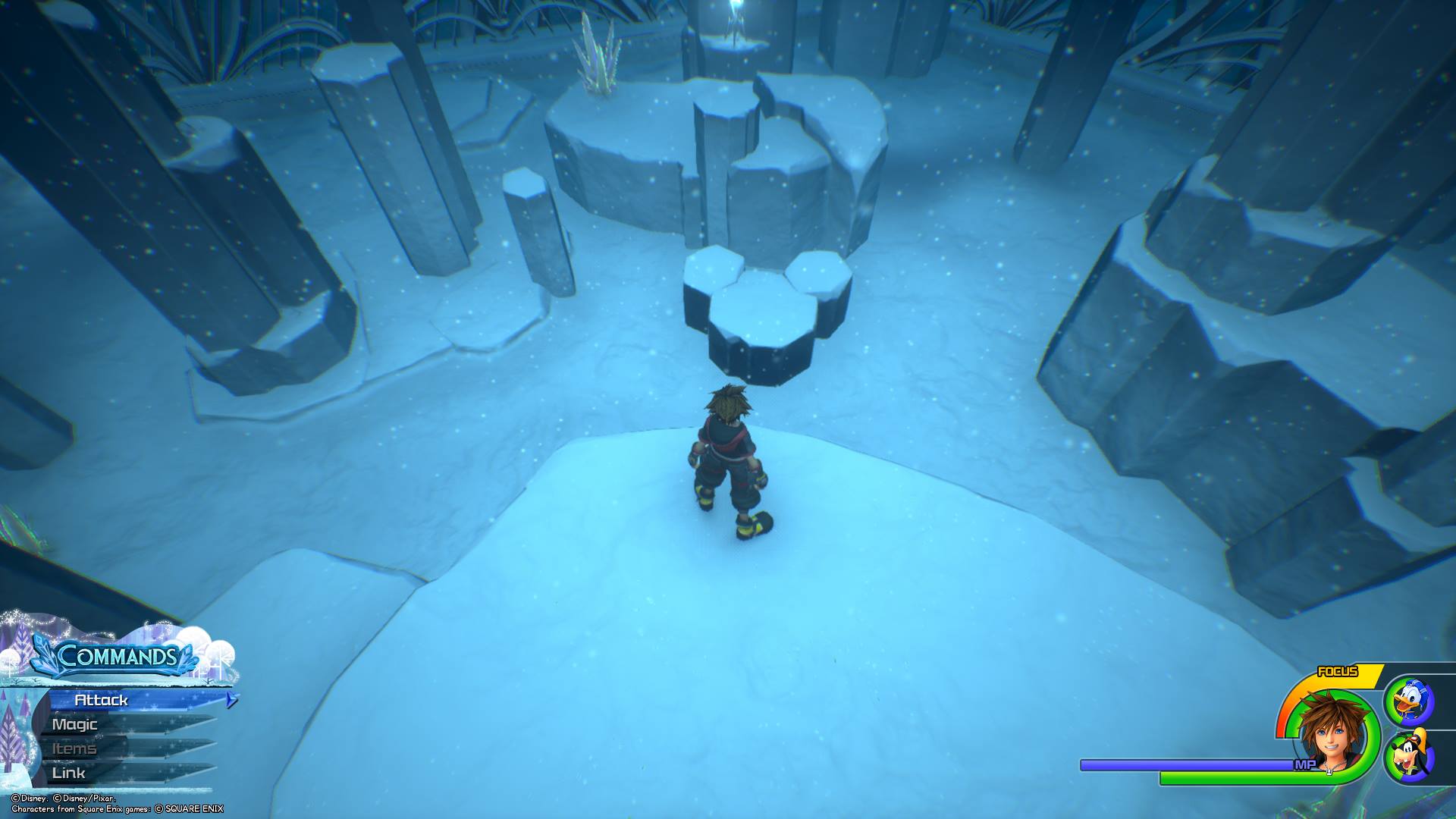This screenshot has height=819, width=1456.
Task: Open the Magic command menu
Action: (x=76, y=724)
